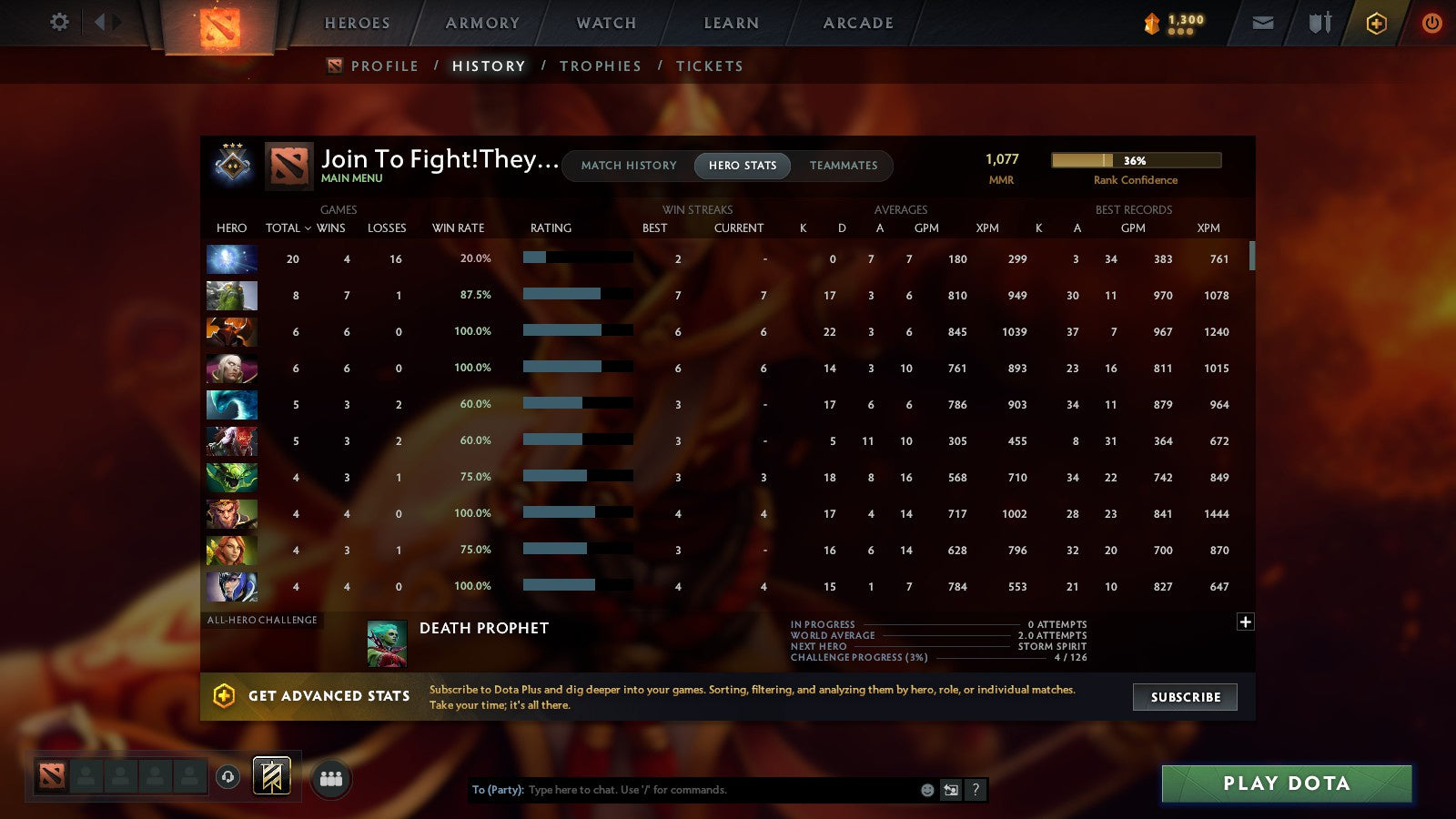The width and height of the screenshot is (1456, 819).
Task: Go to the Trophies page
Action: pos(602,66)
